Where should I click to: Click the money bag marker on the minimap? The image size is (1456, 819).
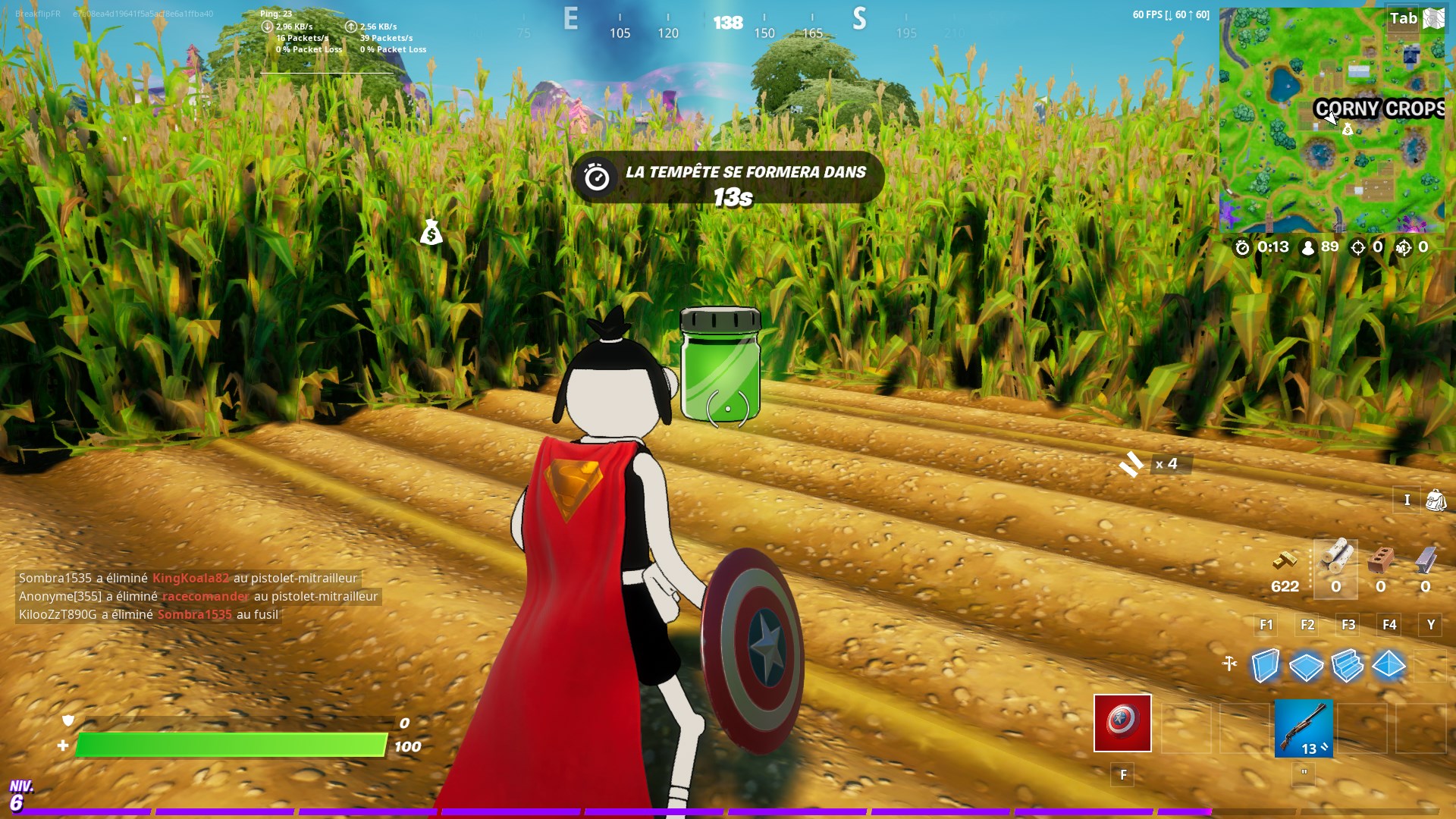(1348, 129)
